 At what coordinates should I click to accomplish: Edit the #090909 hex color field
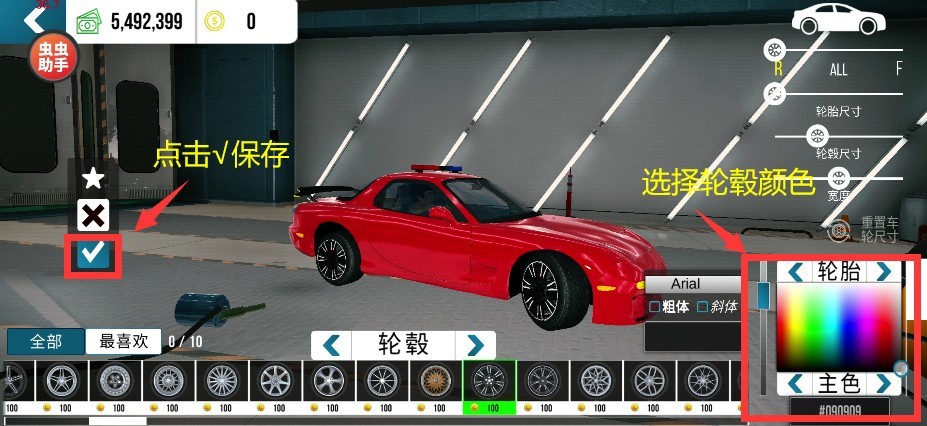coord(839,409)
